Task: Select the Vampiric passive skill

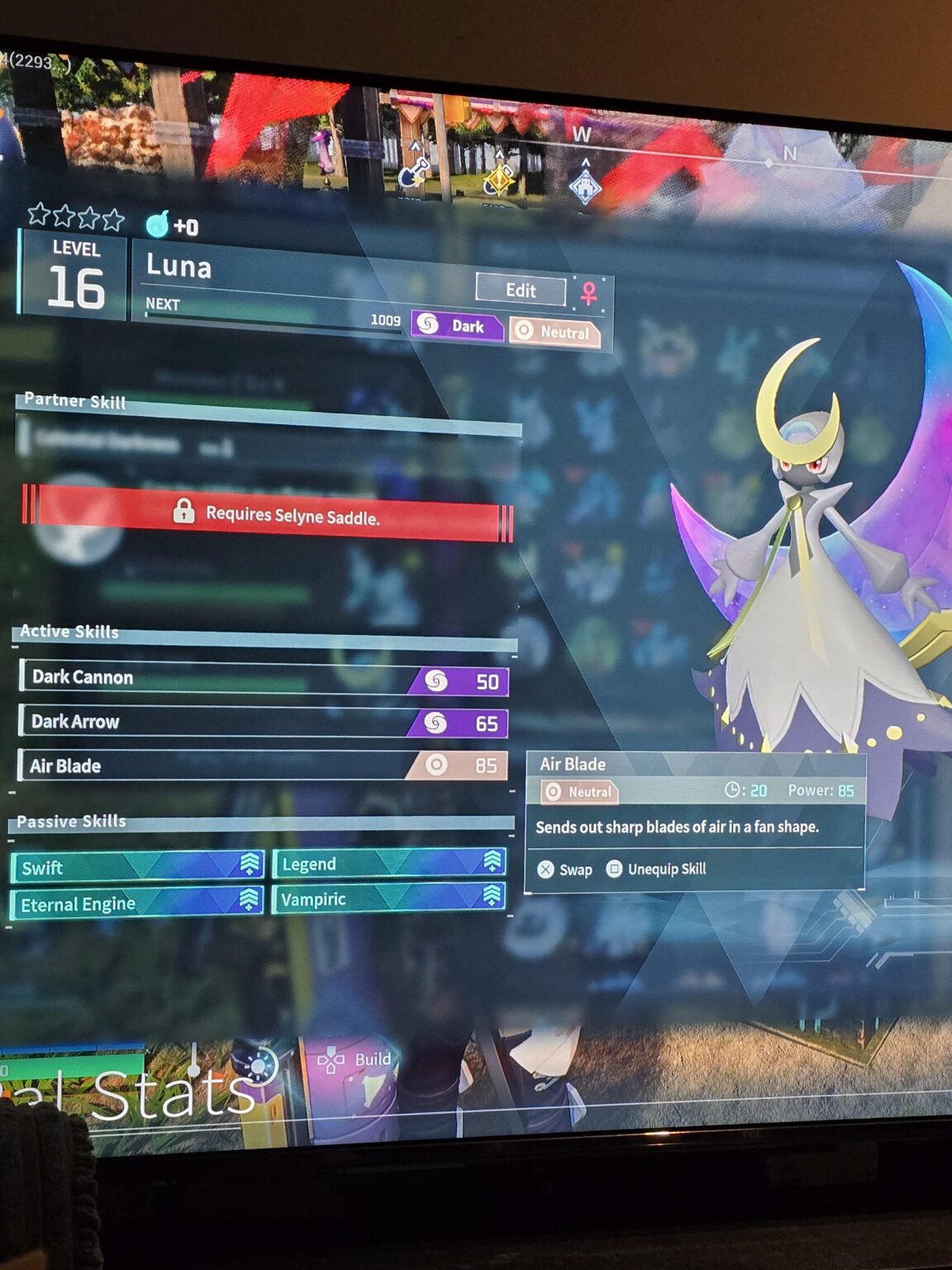Action: (388, 899)
